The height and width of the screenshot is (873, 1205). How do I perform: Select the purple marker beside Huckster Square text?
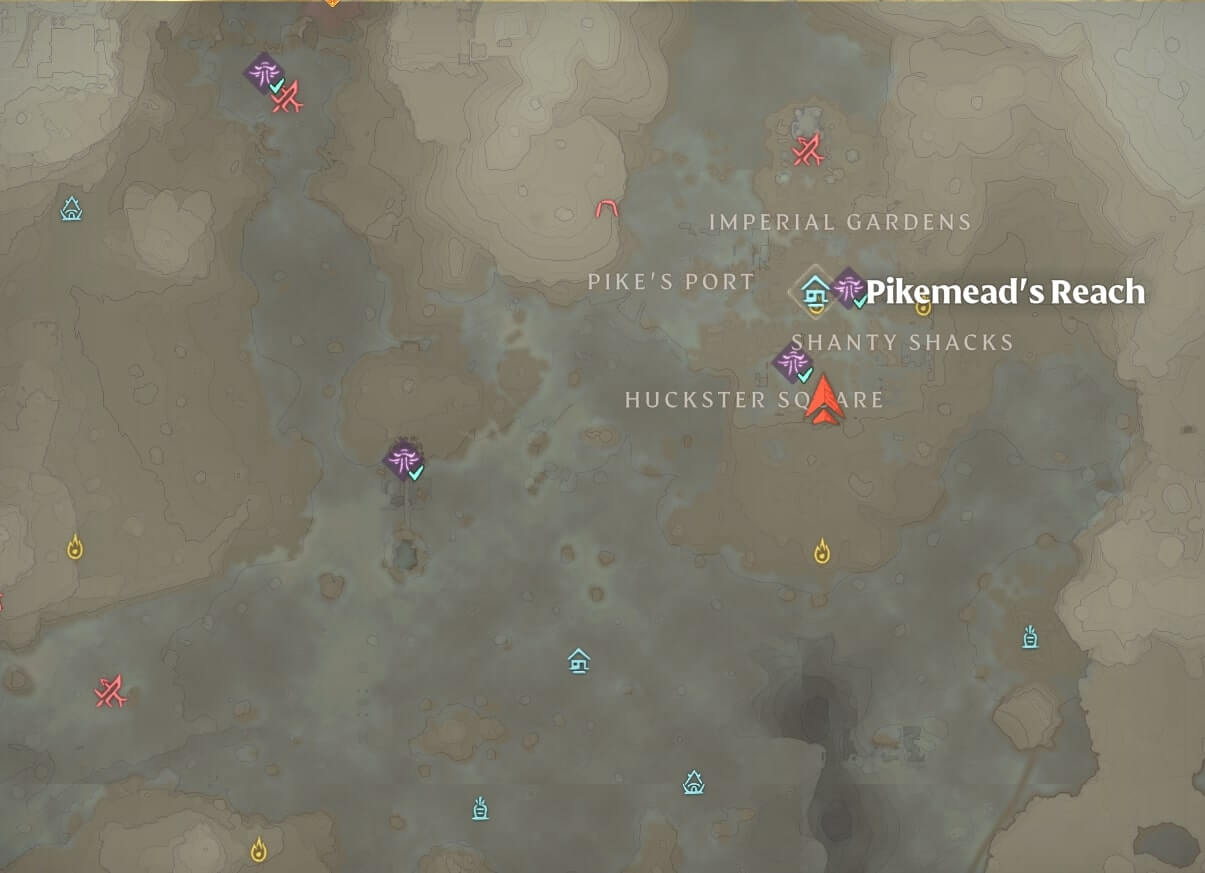[793, 364]
